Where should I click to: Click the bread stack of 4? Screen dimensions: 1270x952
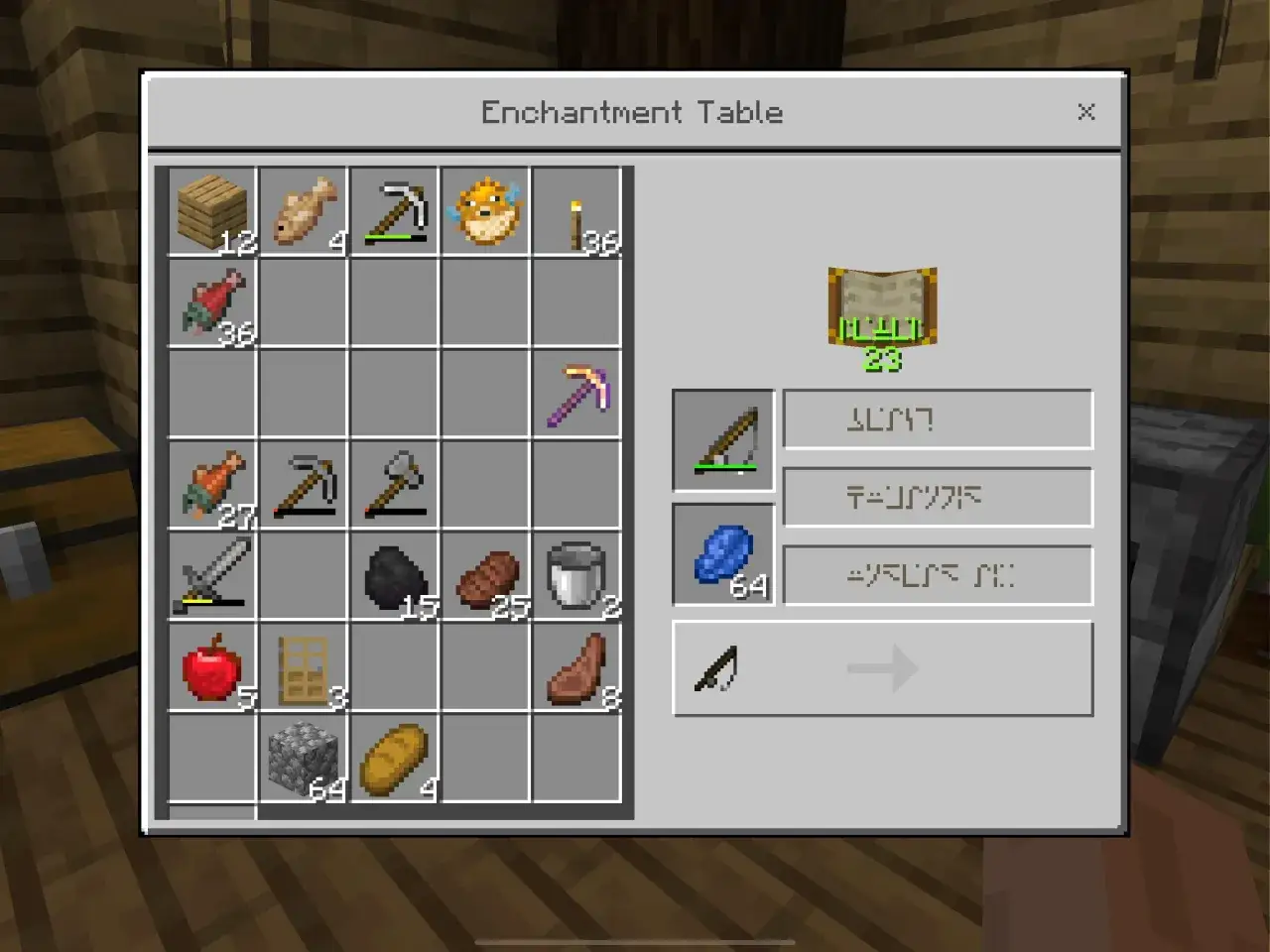(395, 758)
